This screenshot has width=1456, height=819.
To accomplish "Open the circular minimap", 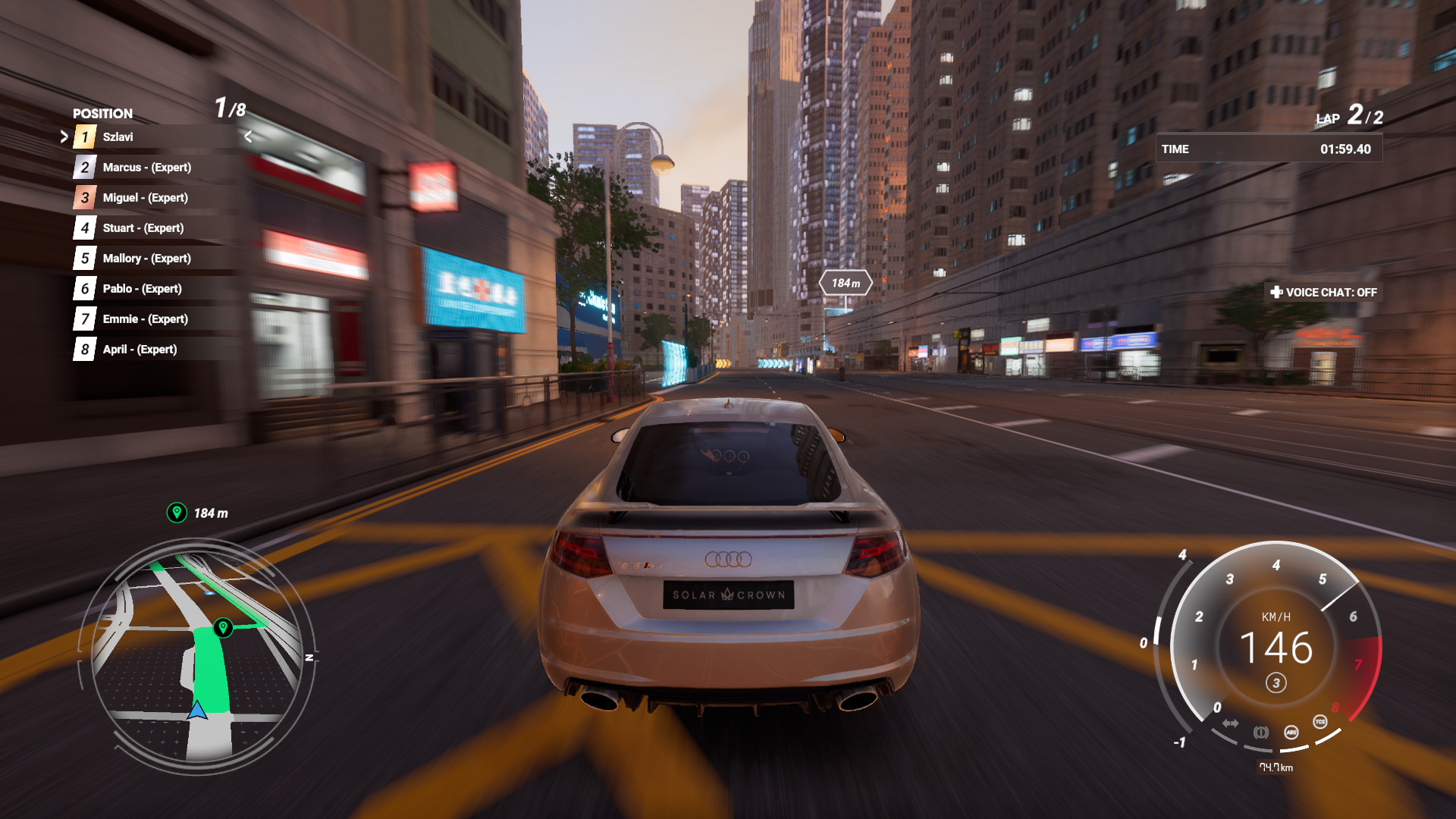I will [x=197, y=656].
